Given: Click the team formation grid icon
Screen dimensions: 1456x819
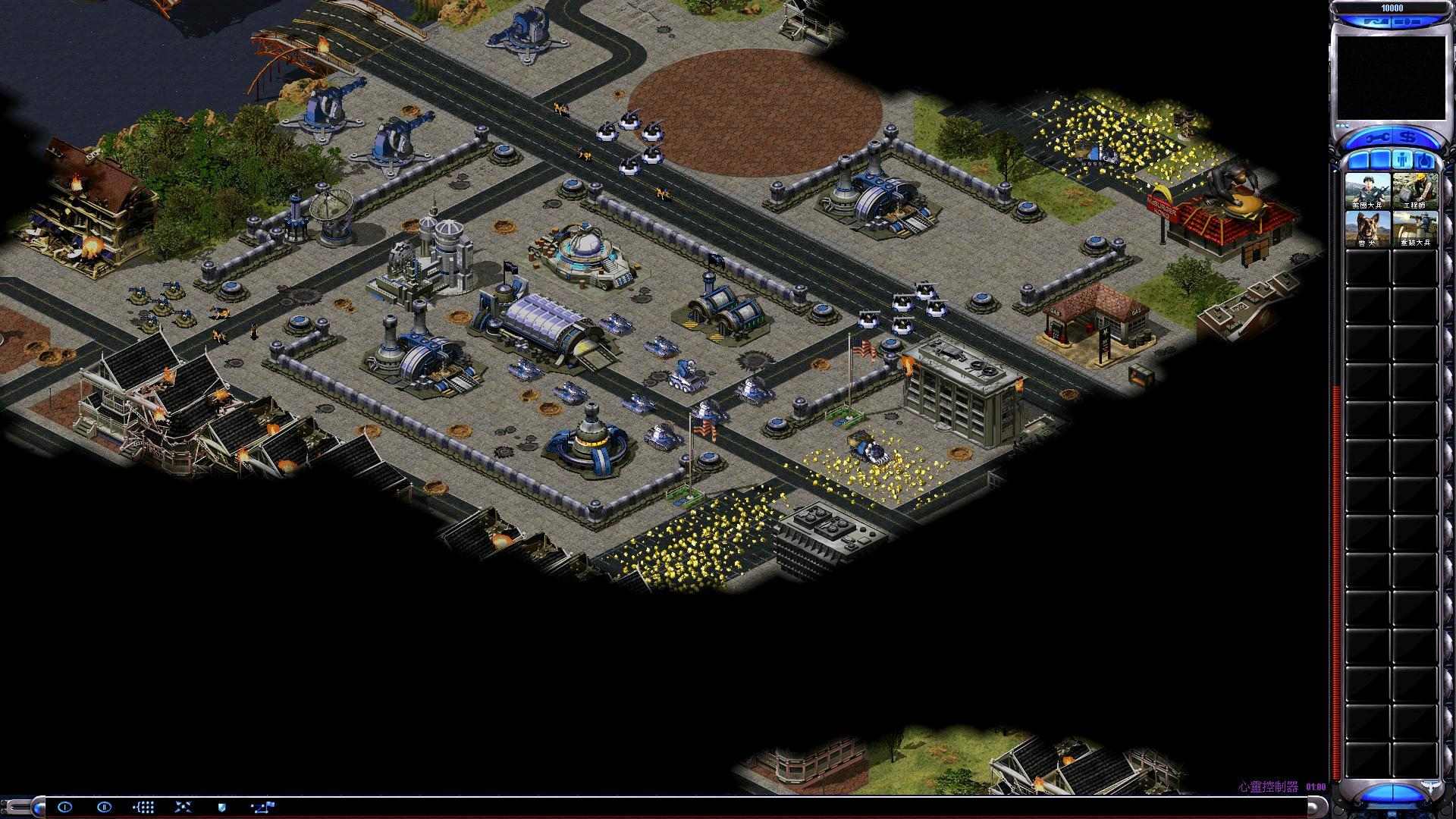Looking at the screenshot, I should (x=144, y=806).
